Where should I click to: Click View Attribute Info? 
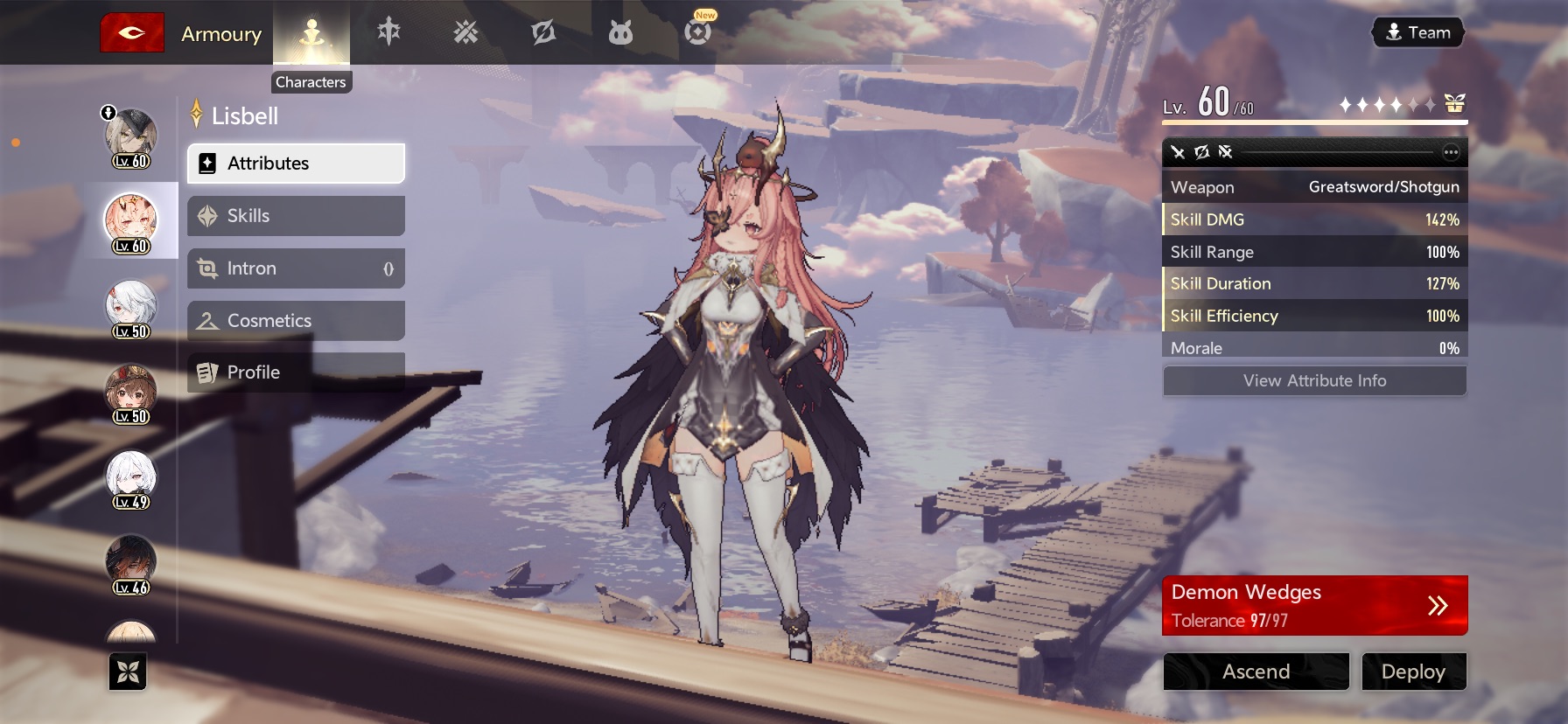pos(1314,381)
